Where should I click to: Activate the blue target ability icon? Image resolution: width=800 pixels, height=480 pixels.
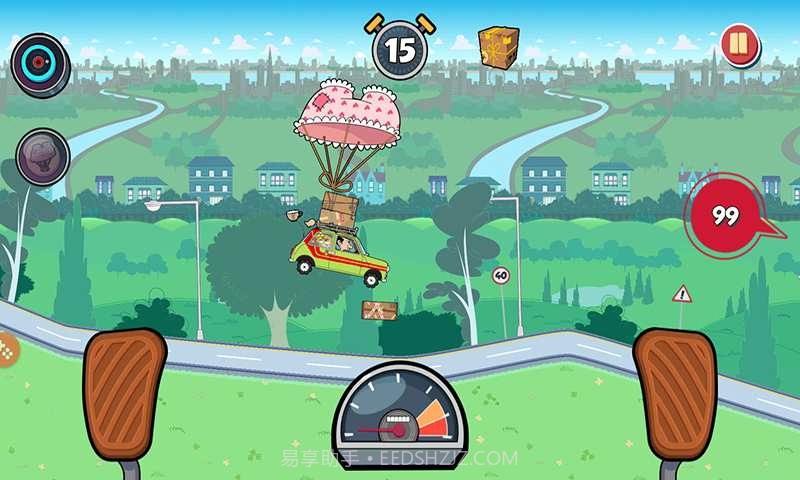(x=40, y=62)
